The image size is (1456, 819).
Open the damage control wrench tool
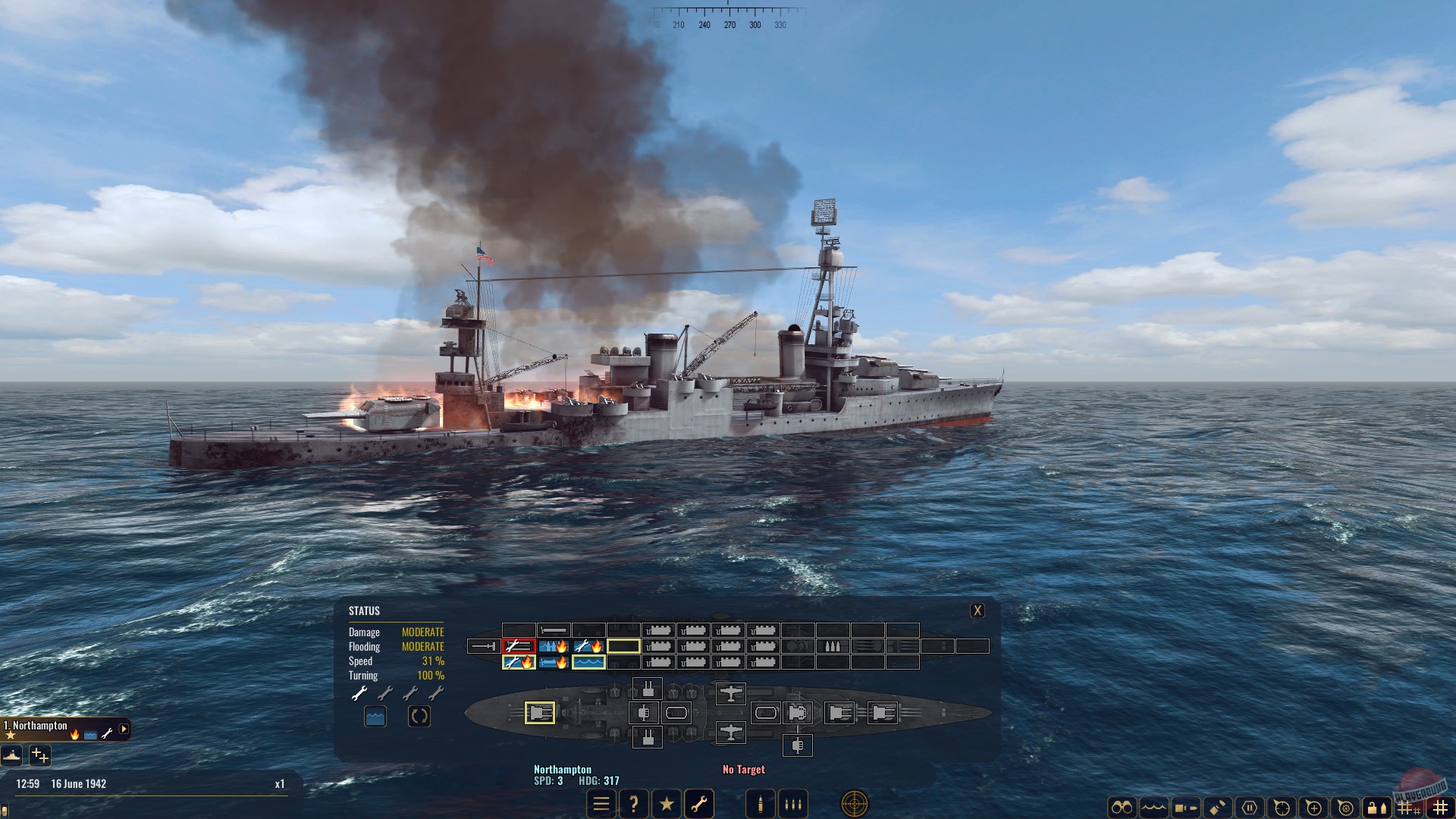click(x=700, y=803)
